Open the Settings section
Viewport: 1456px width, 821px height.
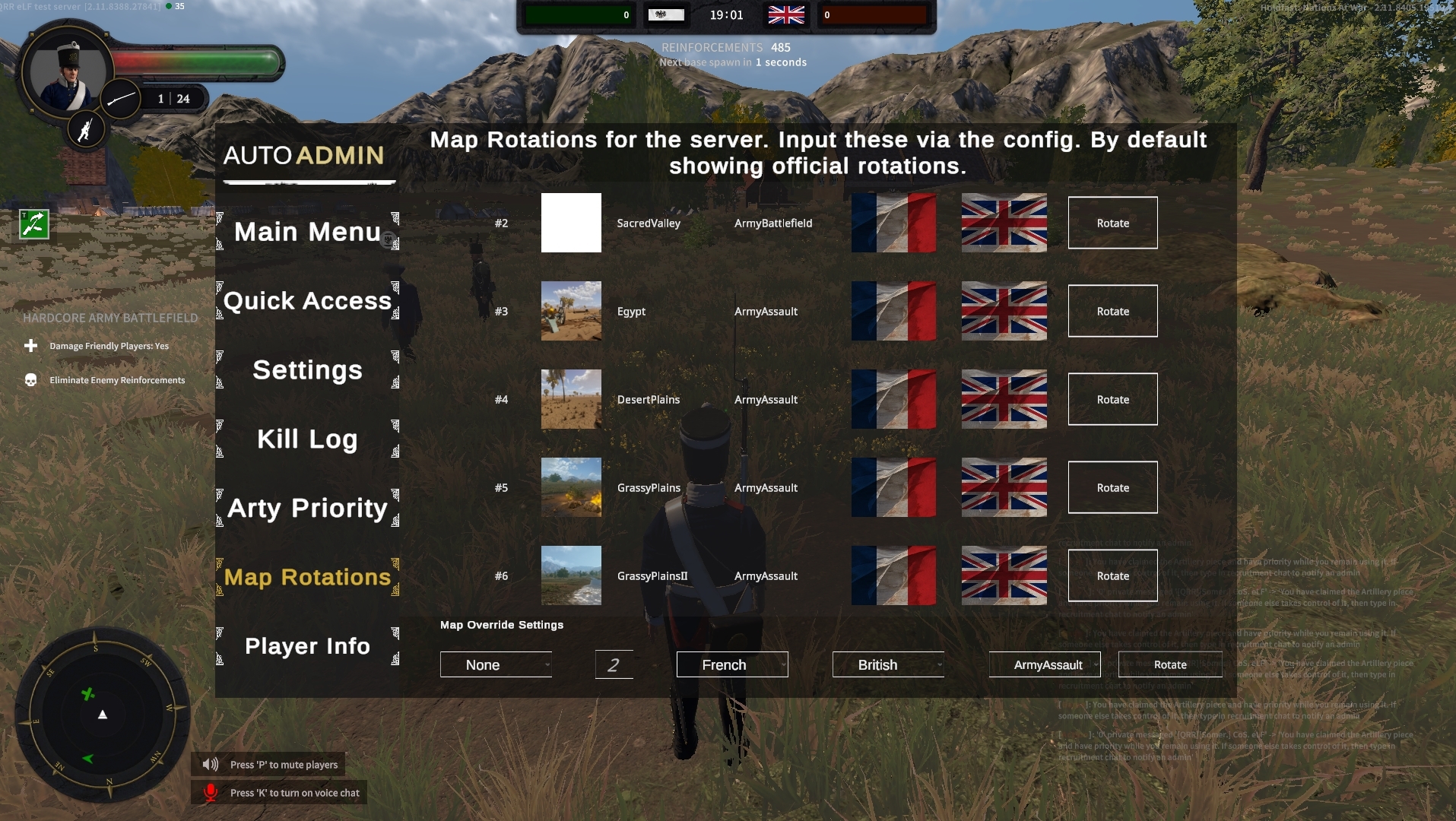pos(307,369)
